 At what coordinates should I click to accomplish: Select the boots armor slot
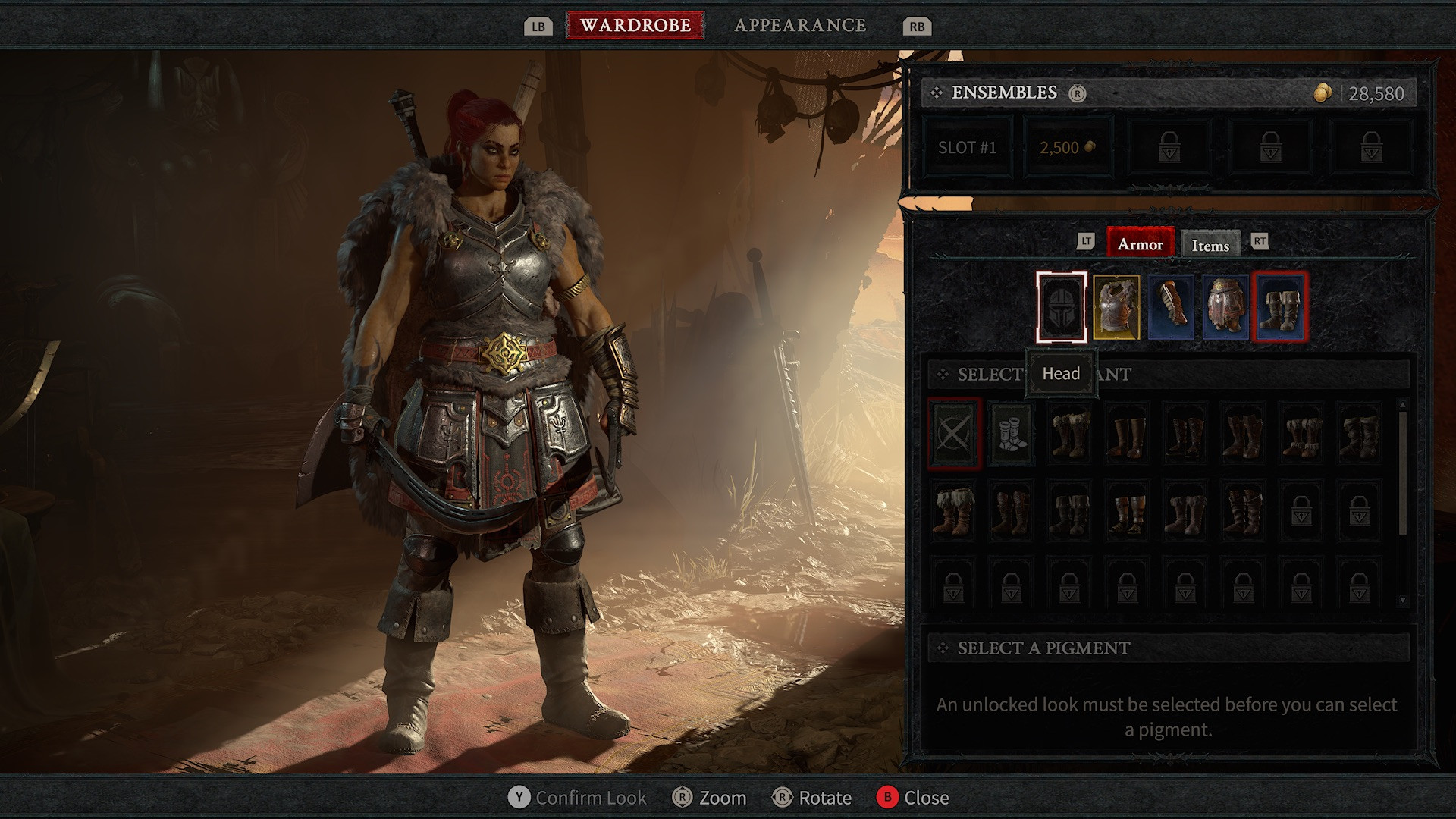pyautogui.click(x=1280, y=307)
